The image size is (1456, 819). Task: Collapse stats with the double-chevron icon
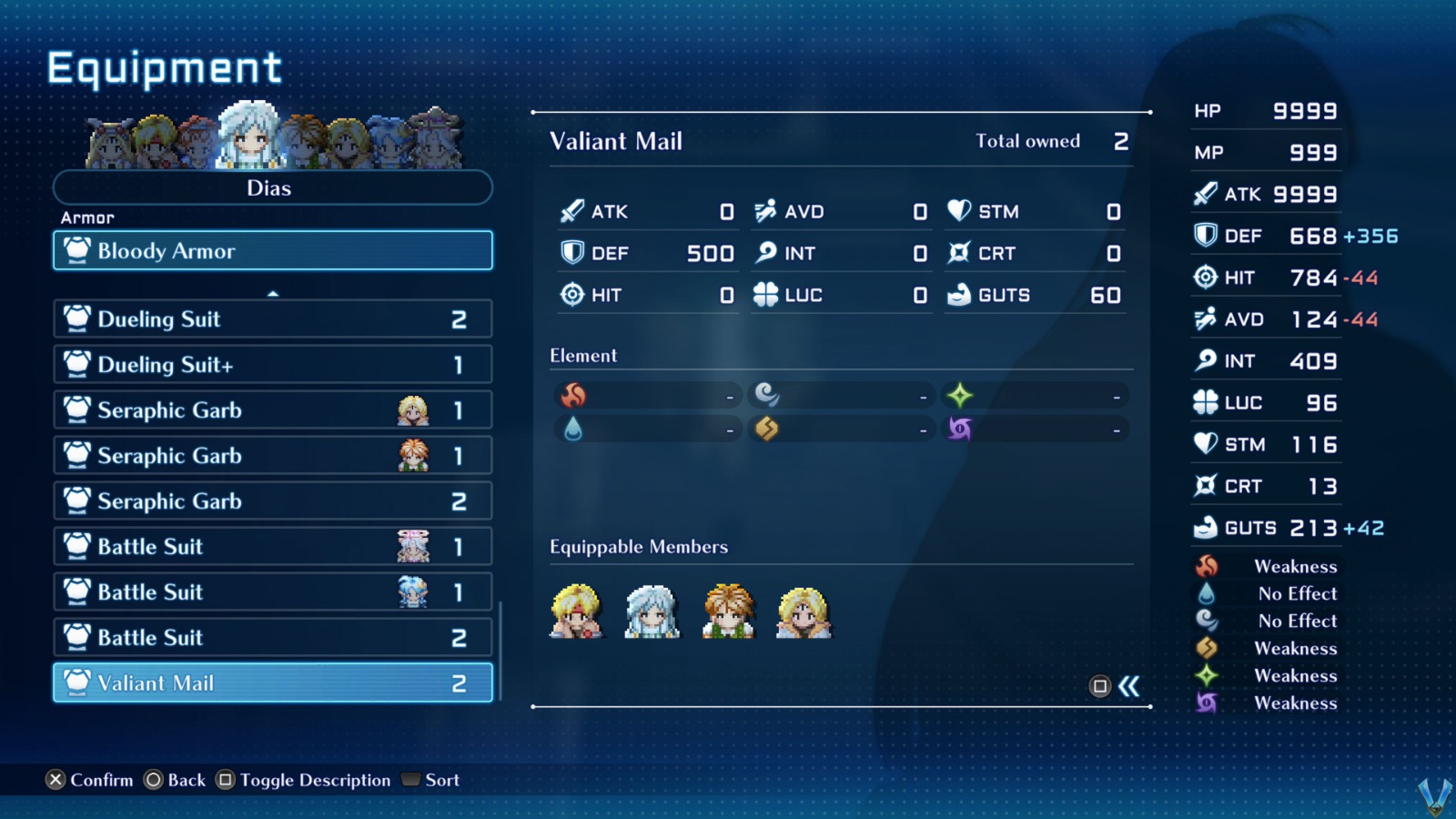click(1129, 686)
